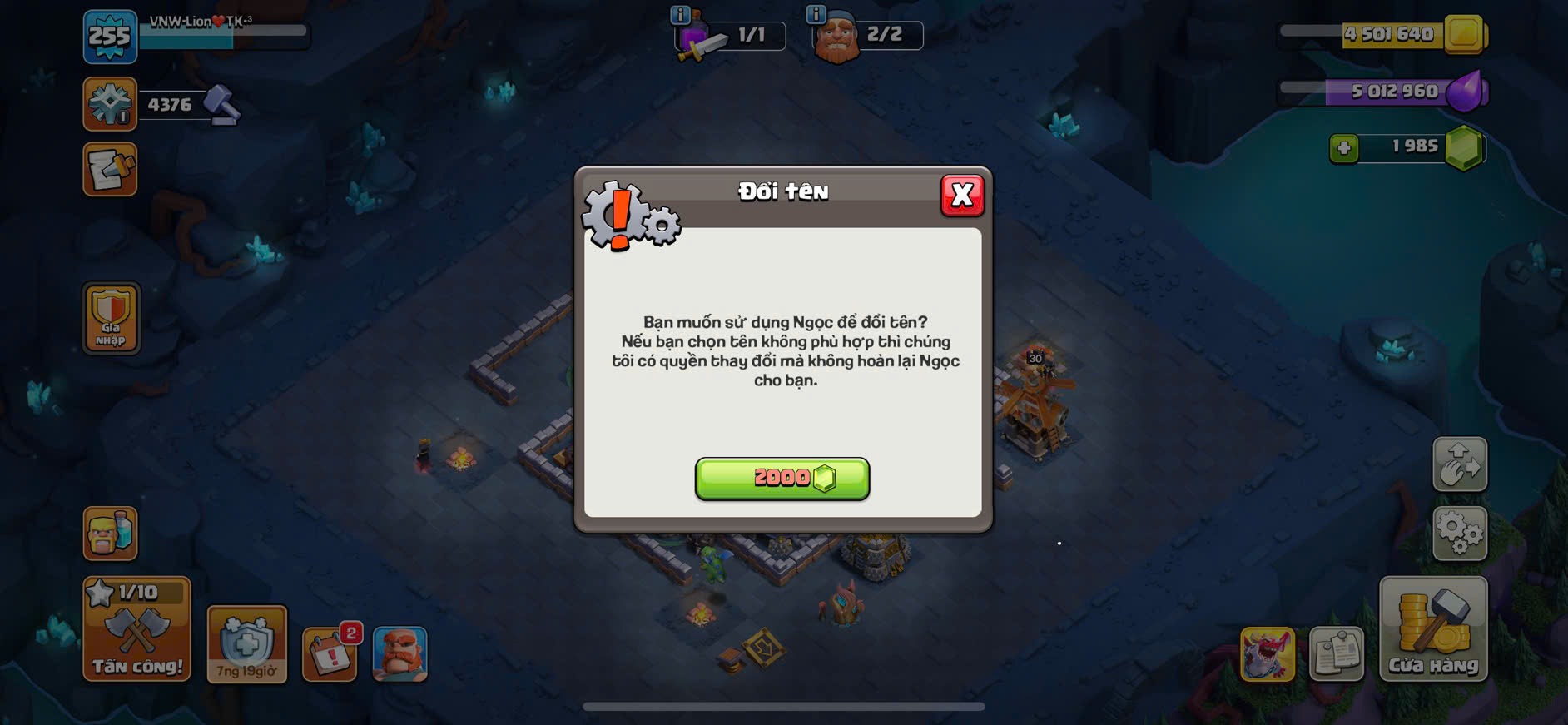Show info for the 1/1 potion sword
This screenshot has width=1568, height=725.
tap(680, 14)
